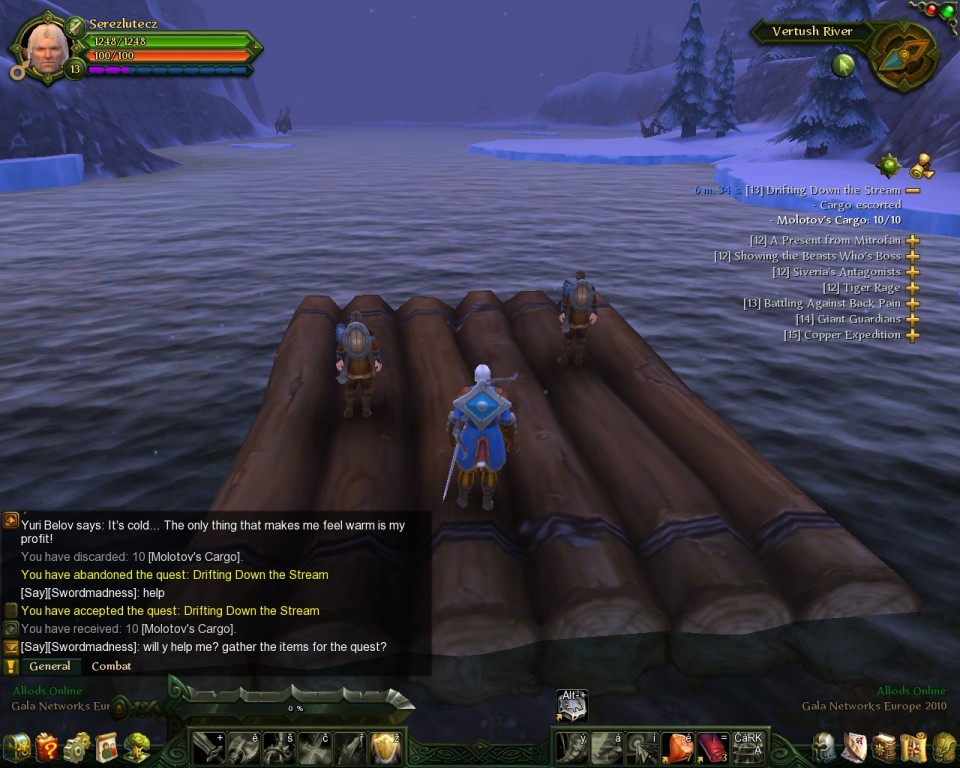960x768 pixels.
Task: Click the green arrow button beside the compass
Action: pos(843,65)
